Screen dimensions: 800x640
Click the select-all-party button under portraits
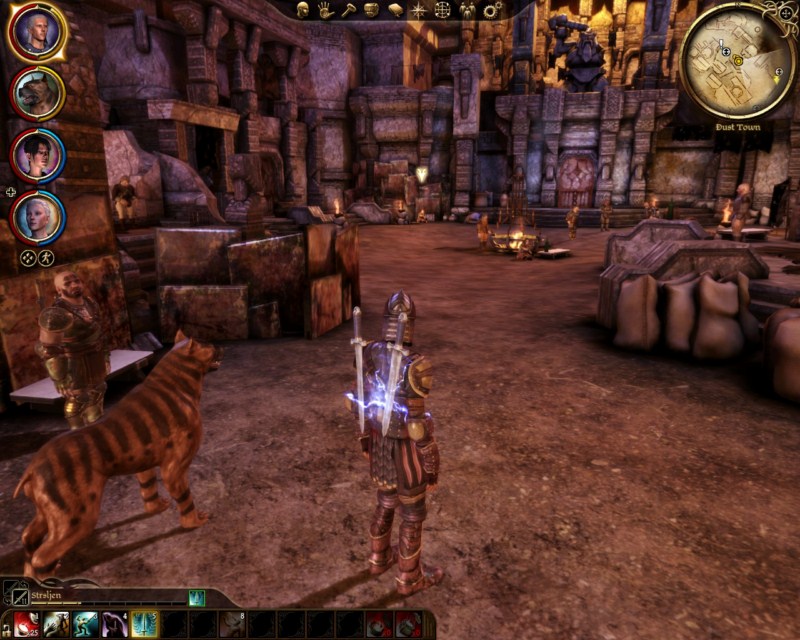(28, 257)
